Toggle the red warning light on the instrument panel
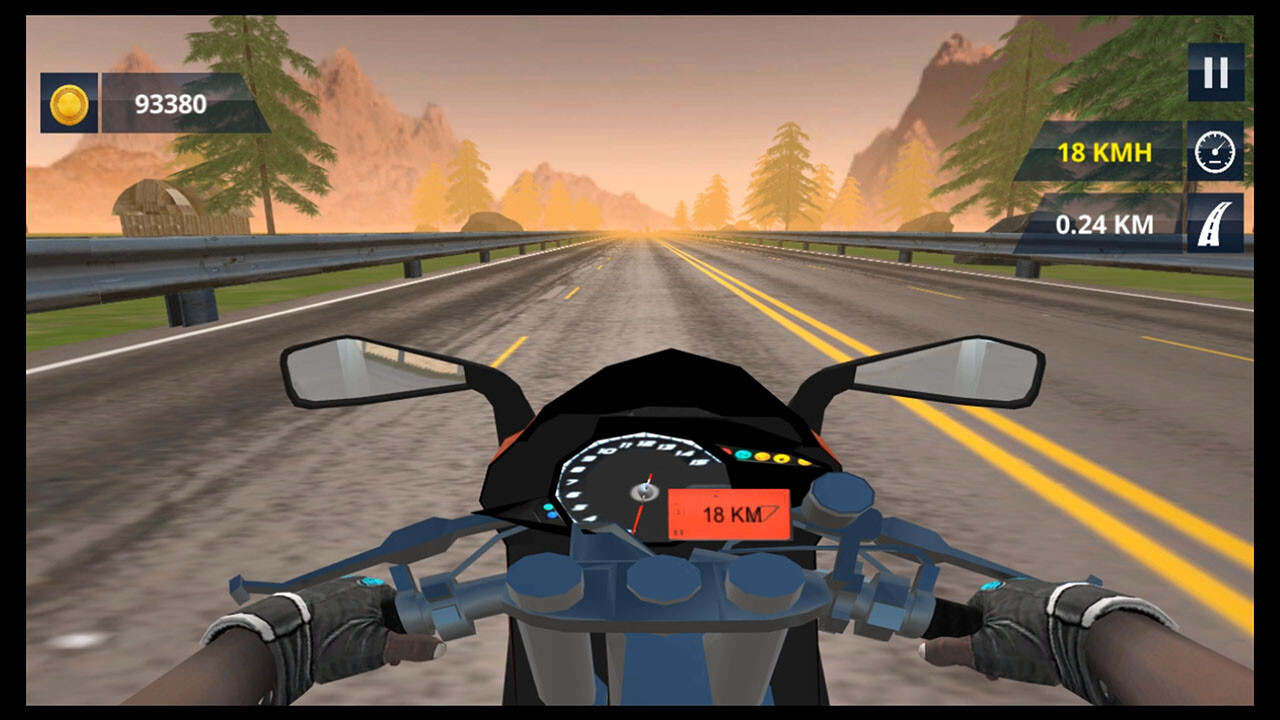1280x720 pixels. (x=728, y=449)
